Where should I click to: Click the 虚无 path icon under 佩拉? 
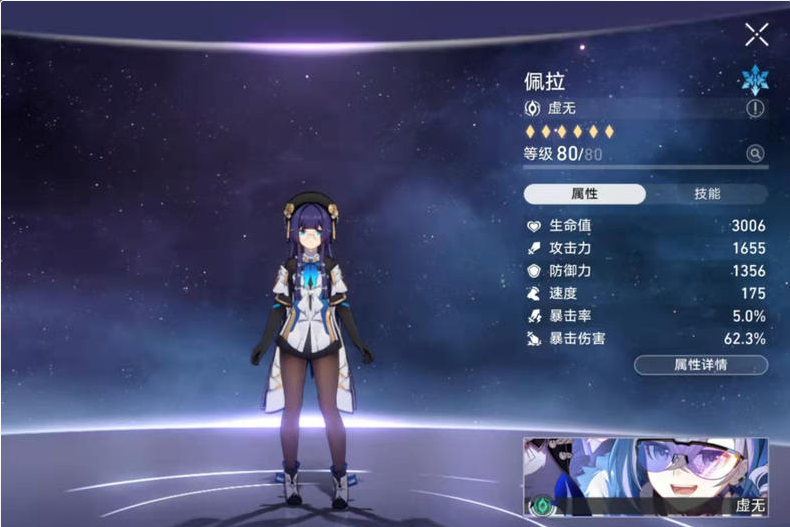tap(532, 108)
